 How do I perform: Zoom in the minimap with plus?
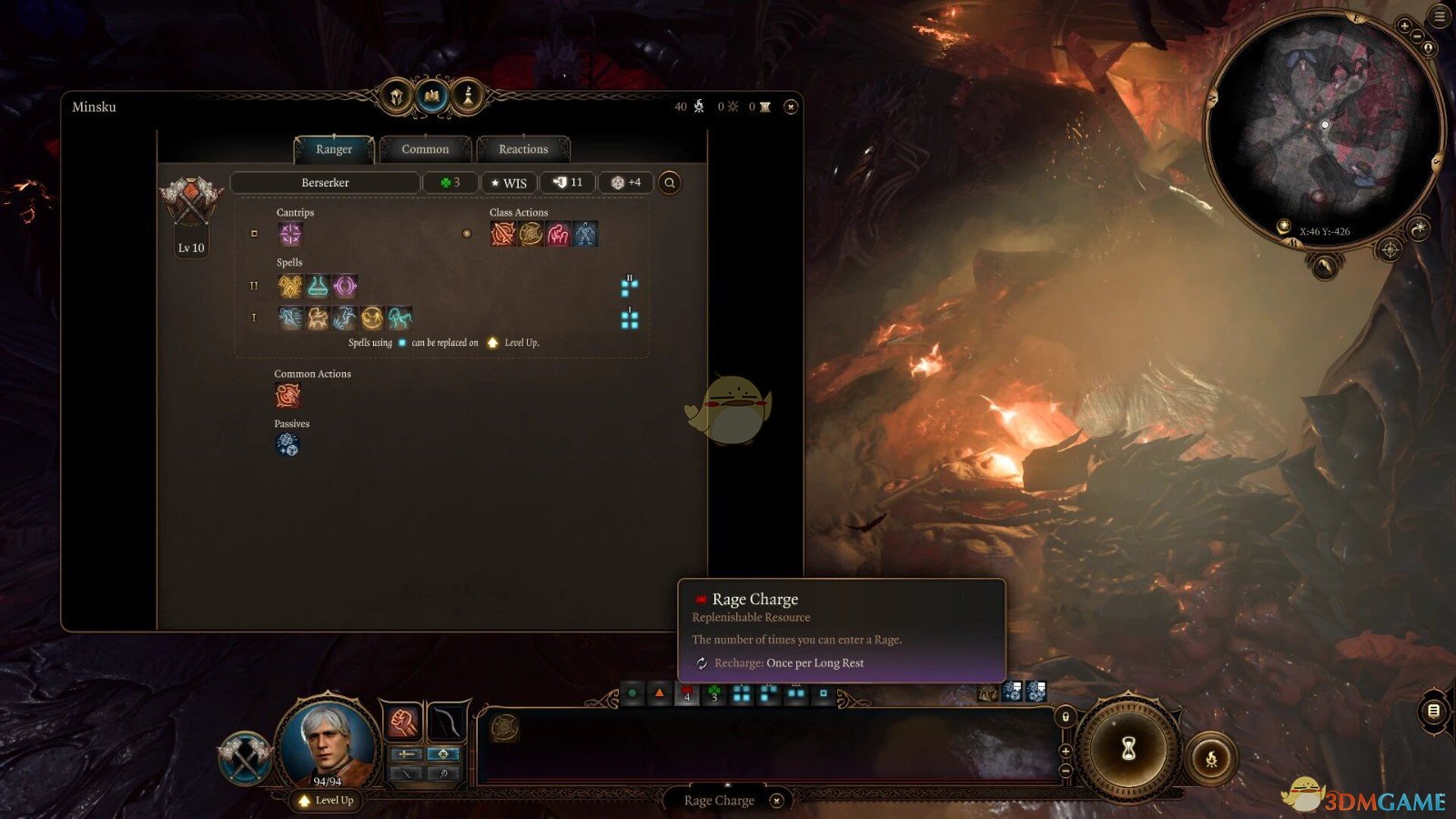click(1404, 26)
